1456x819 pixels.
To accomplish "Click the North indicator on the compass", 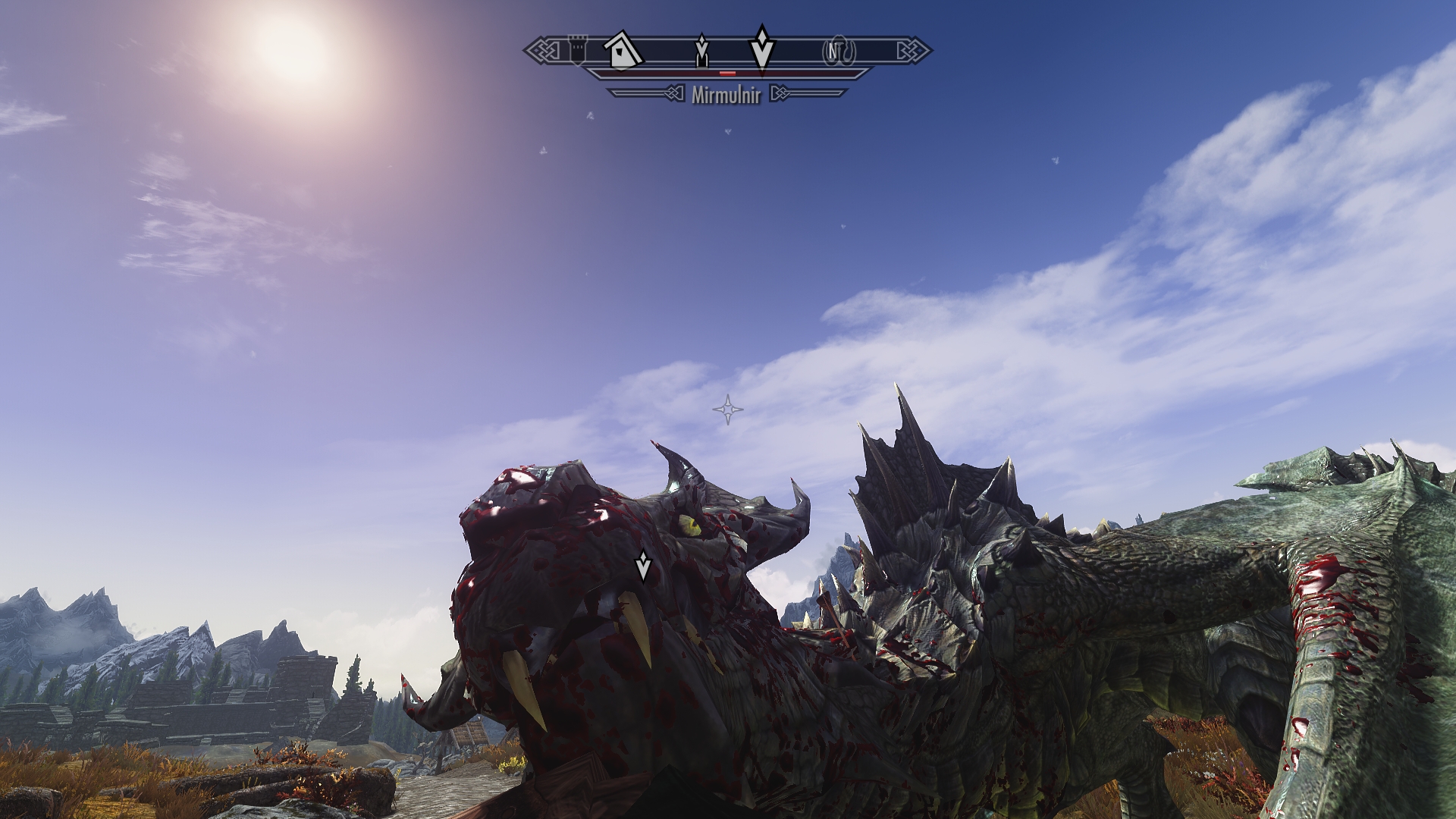I will coord(833,51).
